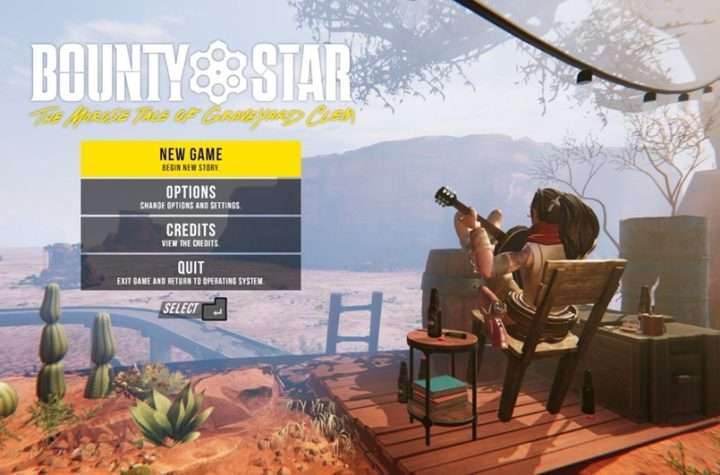Image resolution: width=720 pixels, height=475 pixels.
Task: Choose Quit to exit the game
Action: [190, 272]
